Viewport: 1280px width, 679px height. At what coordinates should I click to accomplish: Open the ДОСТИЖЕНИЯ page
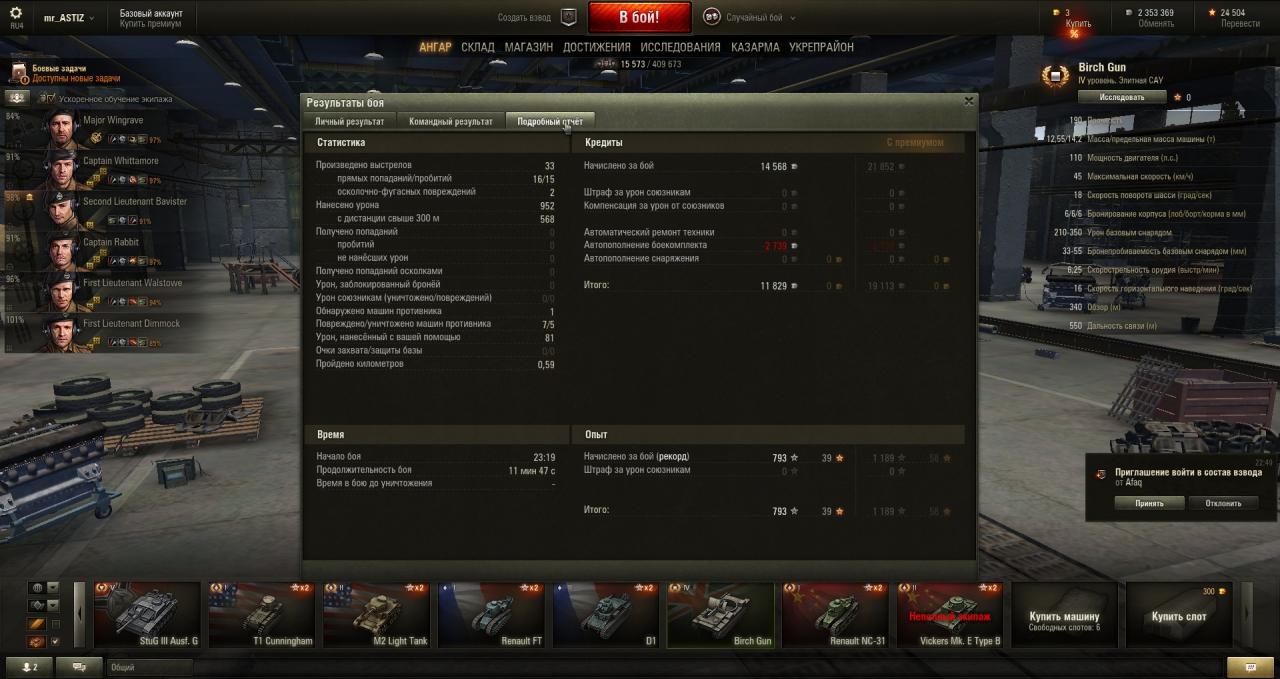pos(596,47)
